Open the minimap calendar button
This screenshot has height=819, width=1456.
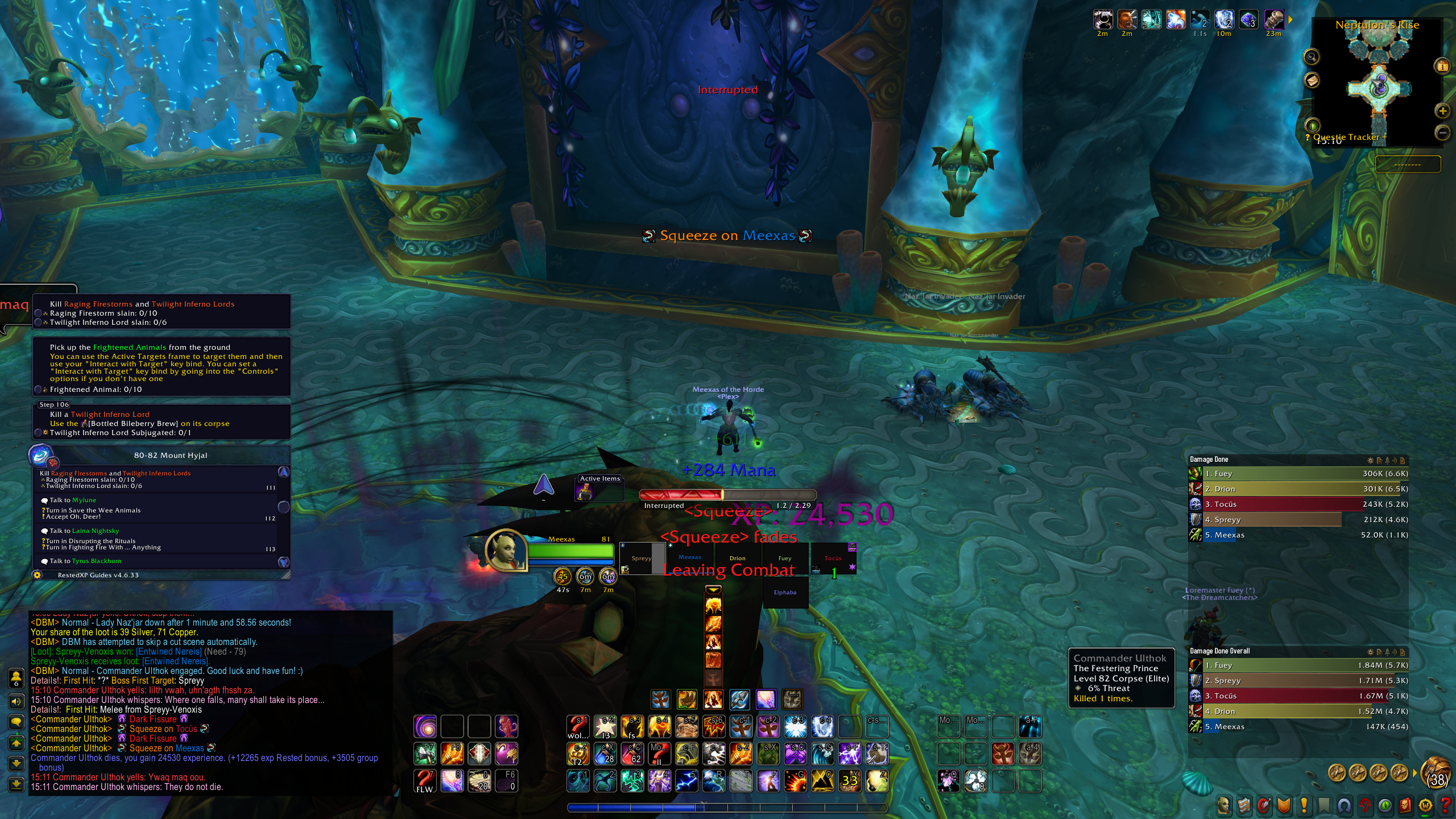coord(1442,65)
